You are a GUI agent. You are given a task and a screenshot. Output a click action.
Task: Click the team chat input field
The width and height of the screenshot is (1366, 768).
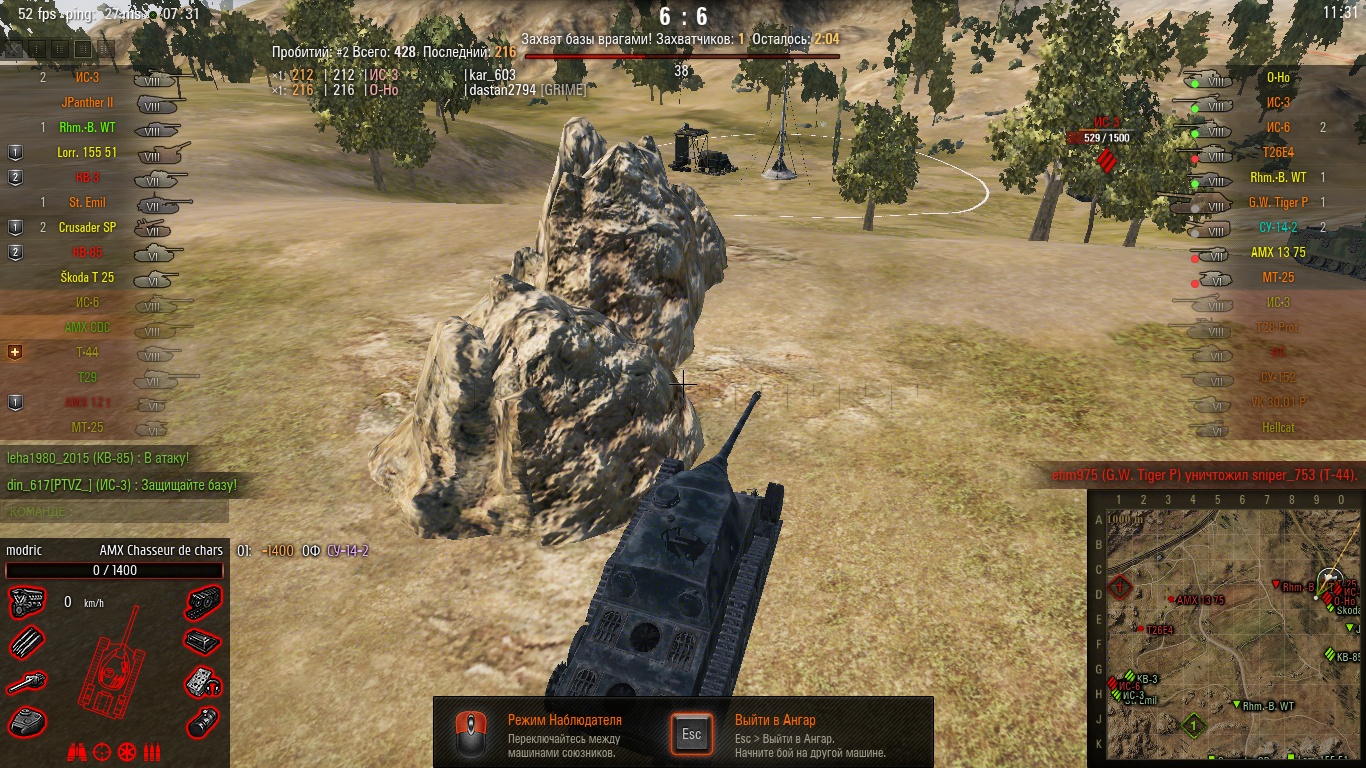pyautogui.click(x=114, y=512)
